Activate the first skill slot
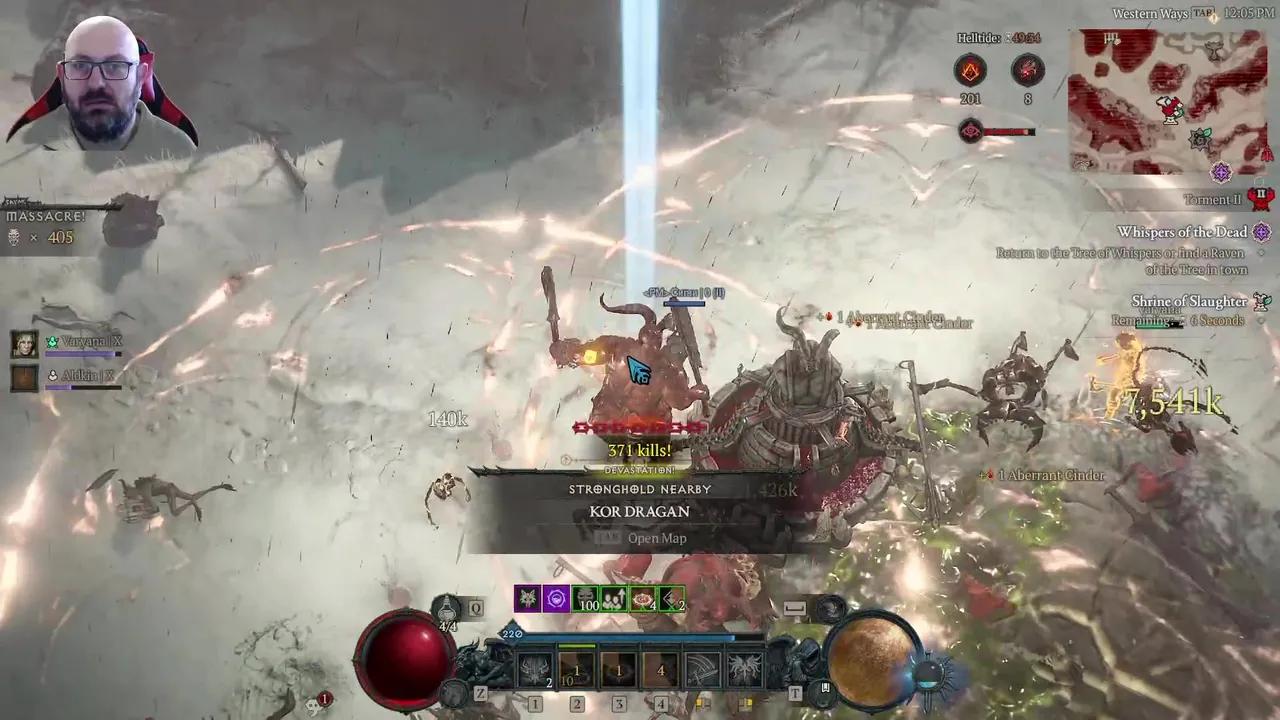 click(535, 670)
